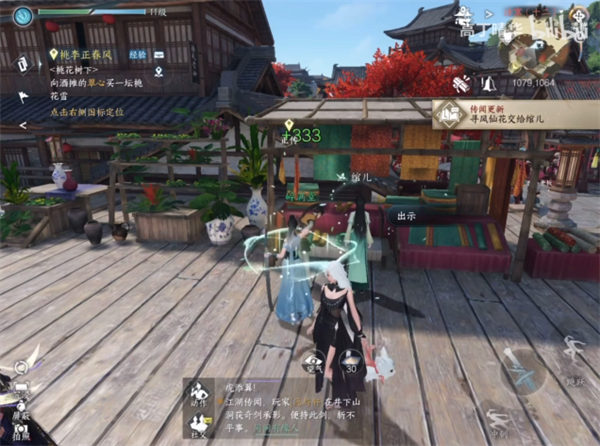Open the 动作 emote actions button
This screenshot has width=600, height=446.
point(198,392)
